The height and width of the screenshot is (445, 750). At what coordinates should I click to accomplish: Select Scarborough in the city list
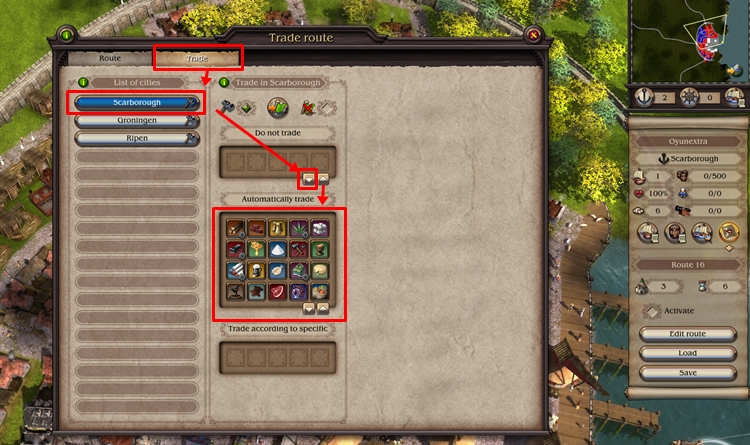[135, 102]
